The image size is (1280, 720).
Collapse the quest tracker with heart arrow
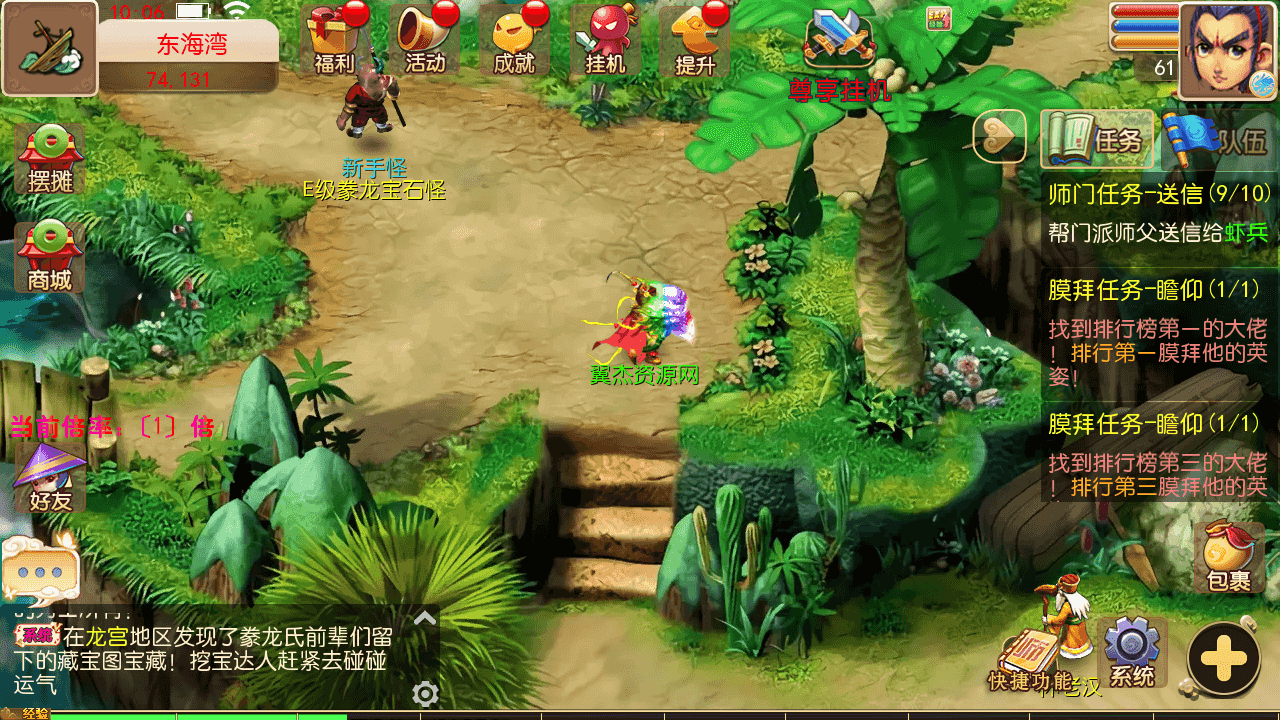[x=1000, y=136]
